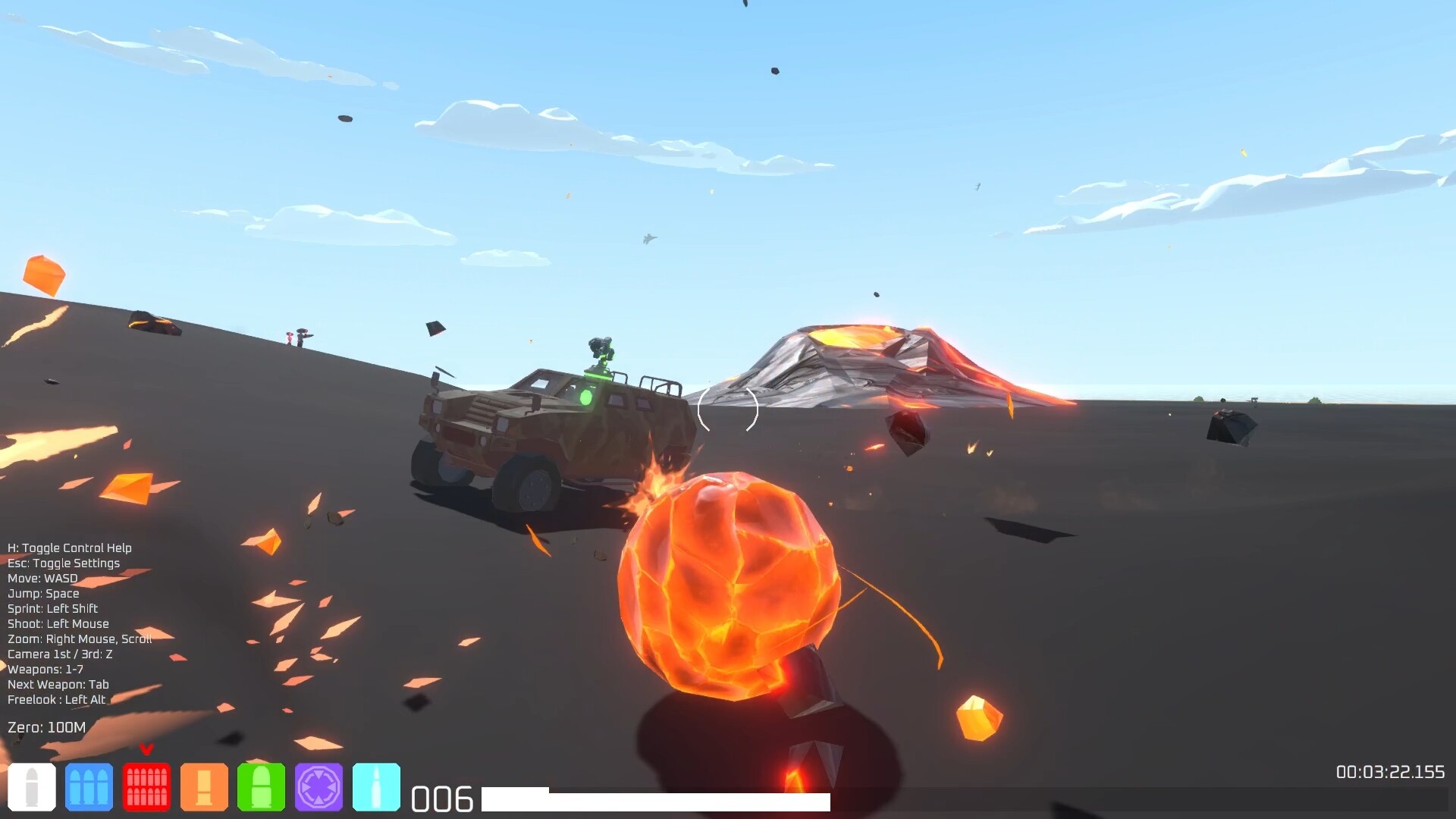Select the white pistol ammo weapon slot

(31, 788)
